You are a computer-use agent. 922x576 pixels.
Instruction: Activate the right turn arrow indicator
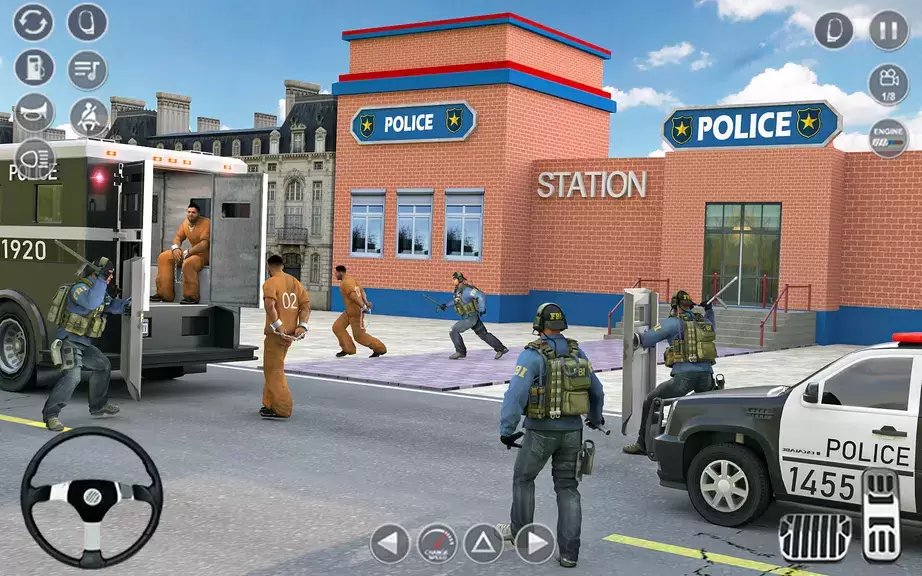point(534,543)
